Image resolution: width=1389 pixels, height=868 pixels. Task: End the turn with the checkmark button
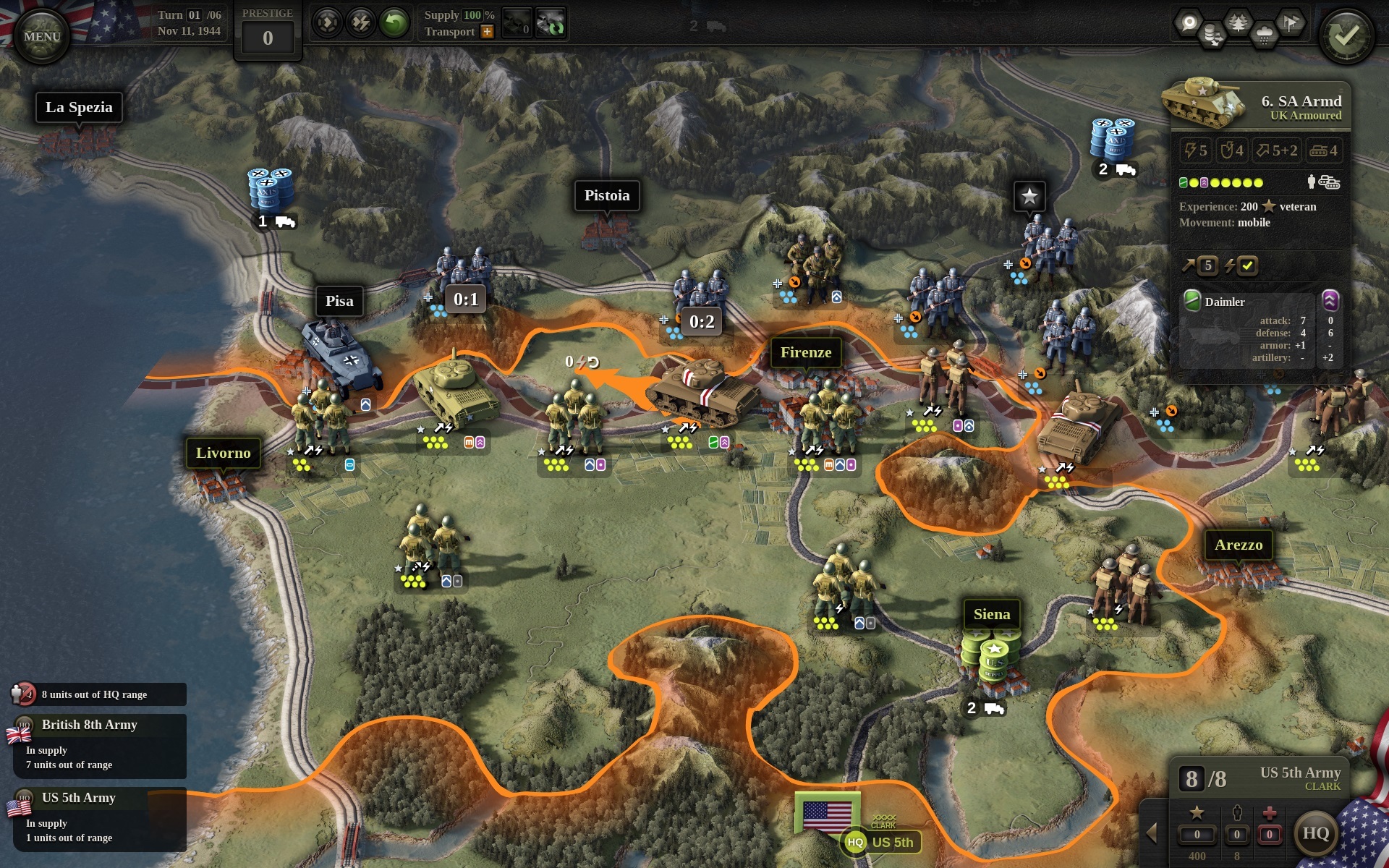1345,35
